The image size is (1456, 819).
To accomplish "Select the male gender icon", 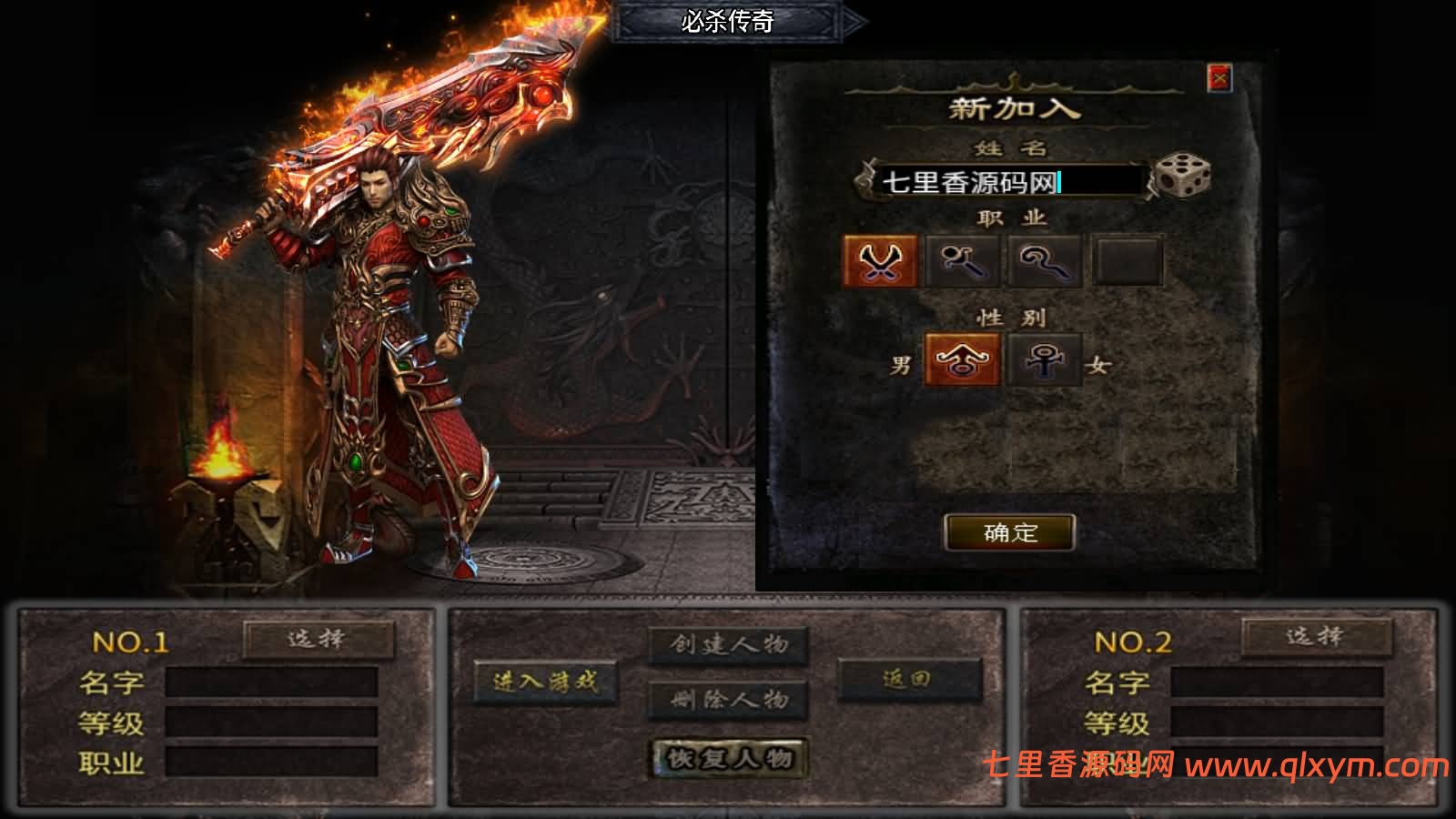I will pyautogui.click(x=962, y=359).
